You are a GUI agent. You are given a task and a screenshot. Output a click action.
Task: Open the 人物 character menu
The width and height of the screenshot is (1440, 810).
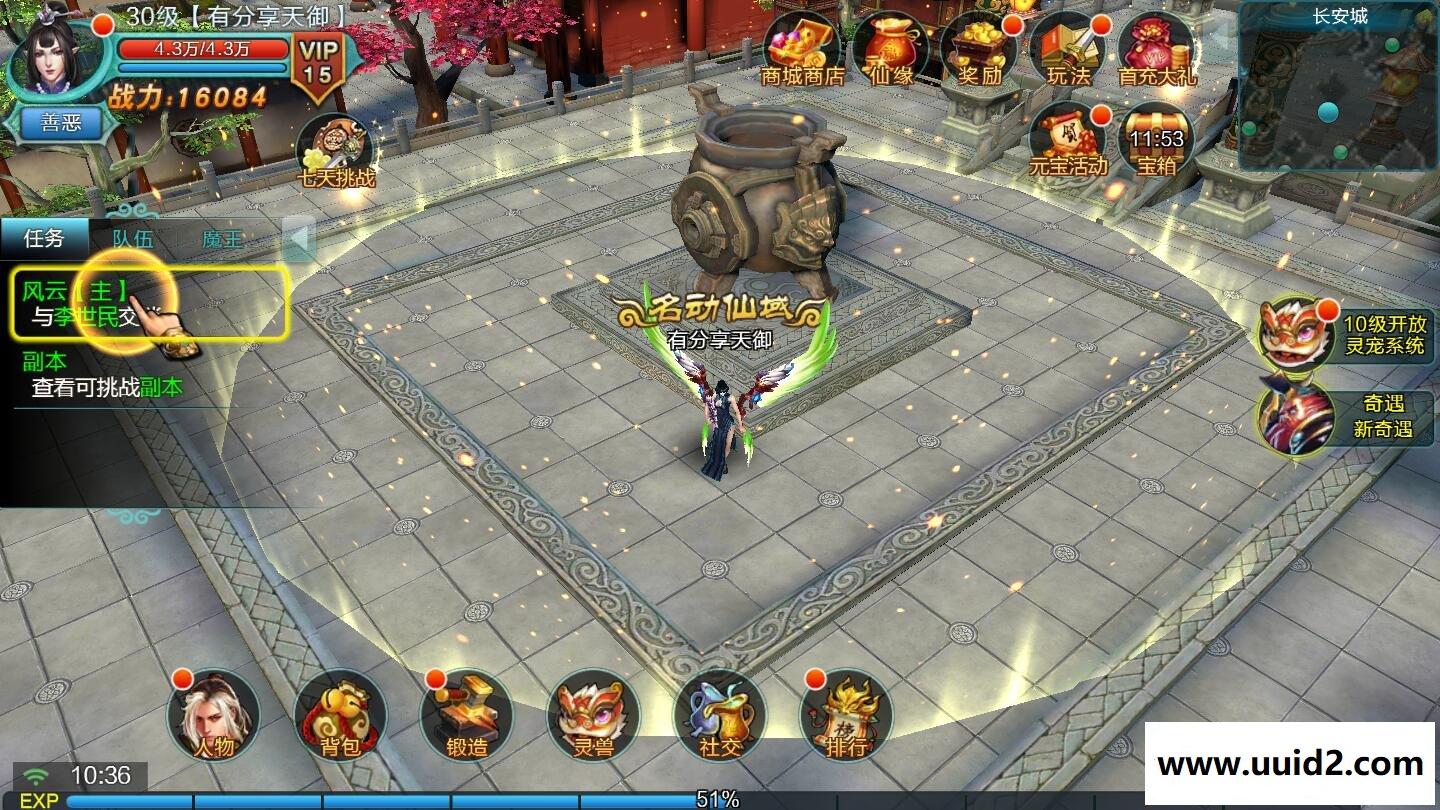coord(213,717)
